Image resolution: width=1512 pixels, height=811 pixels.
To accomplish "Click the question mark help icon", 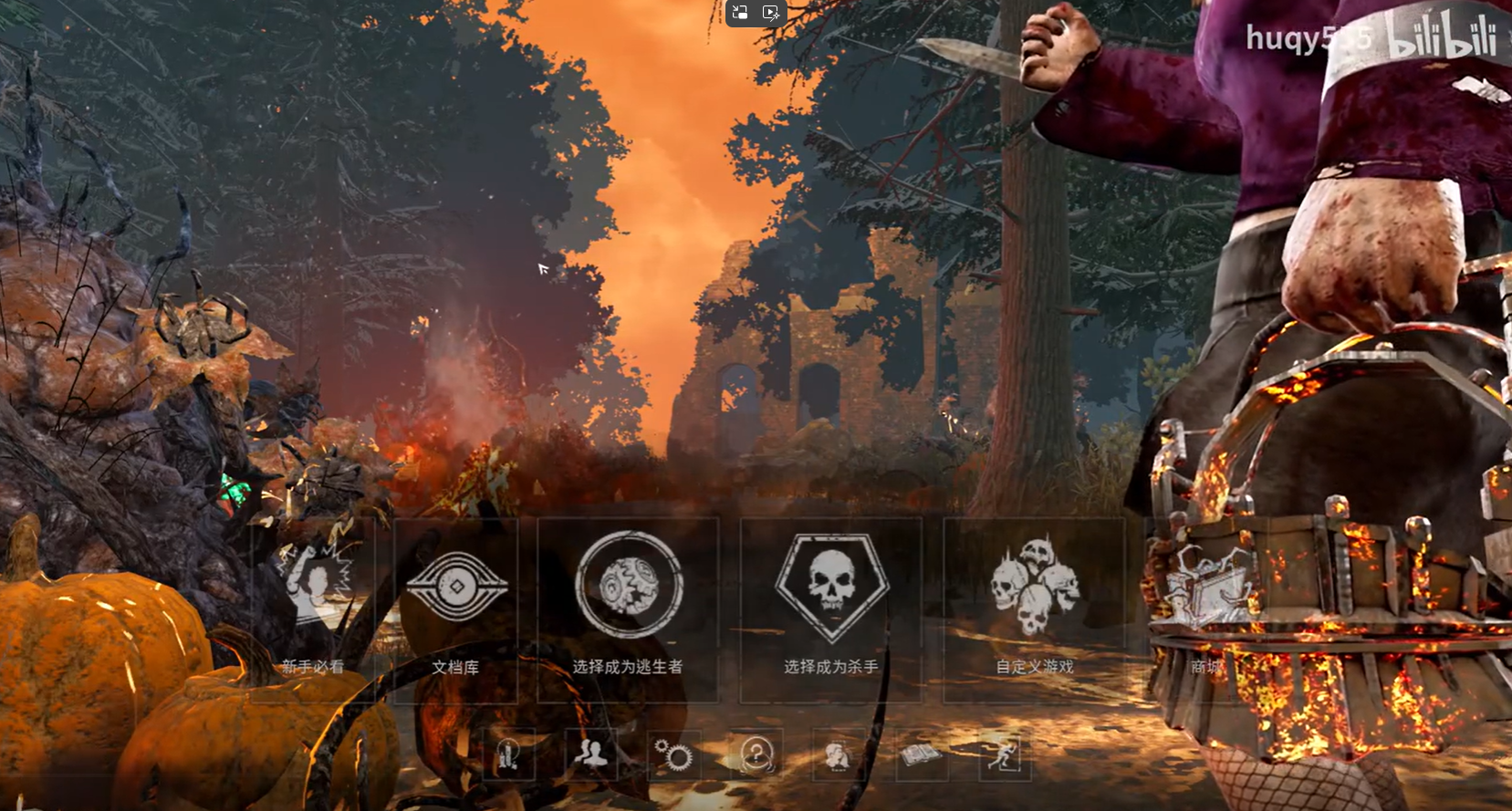I will (x=756, y=755).
